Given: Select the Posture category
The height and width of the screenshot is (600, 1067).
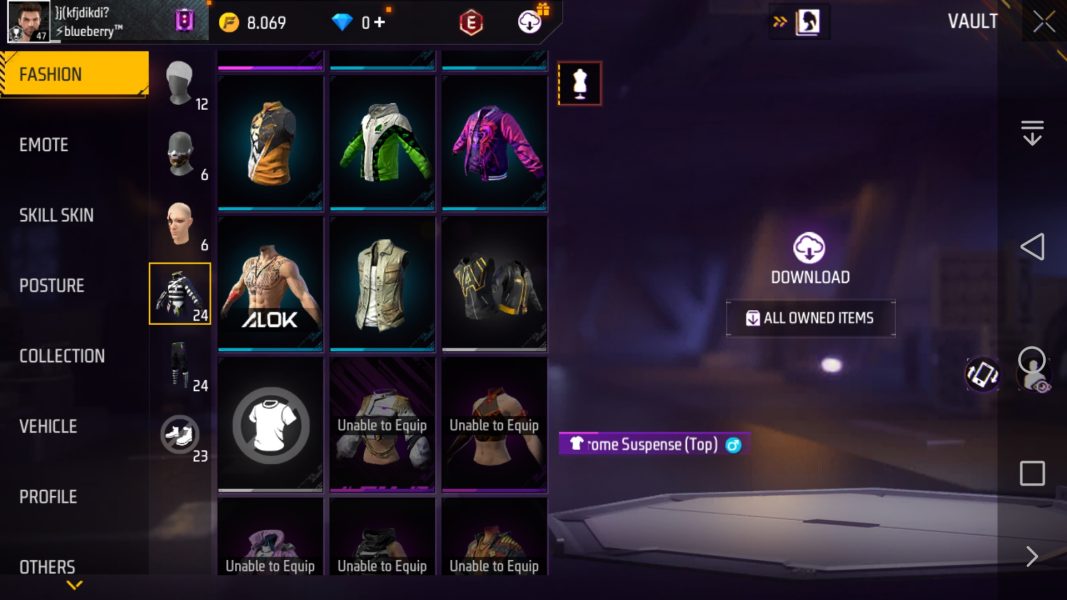Looking at the screenshot, I should [52, 285].
